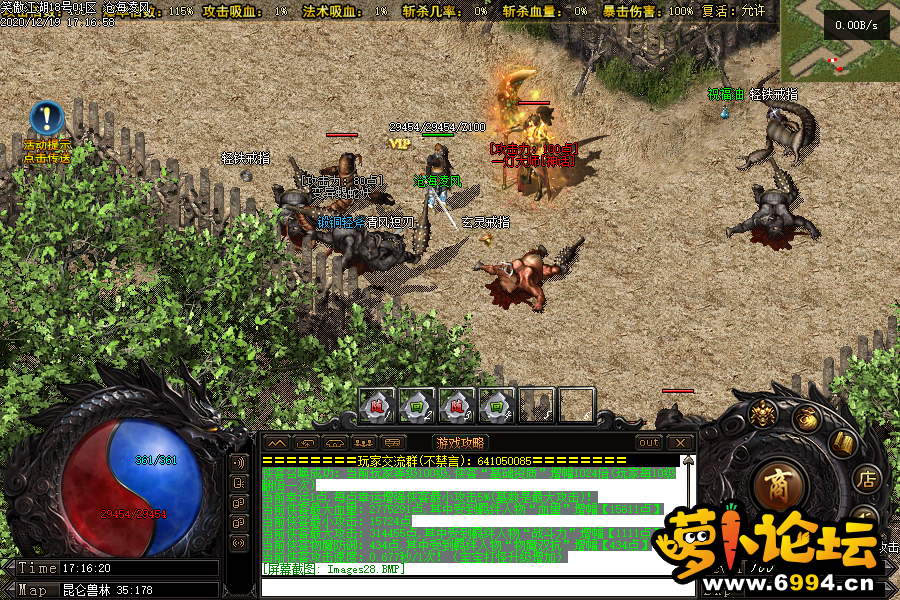Close the chat panel with the X button

(680, 442)
